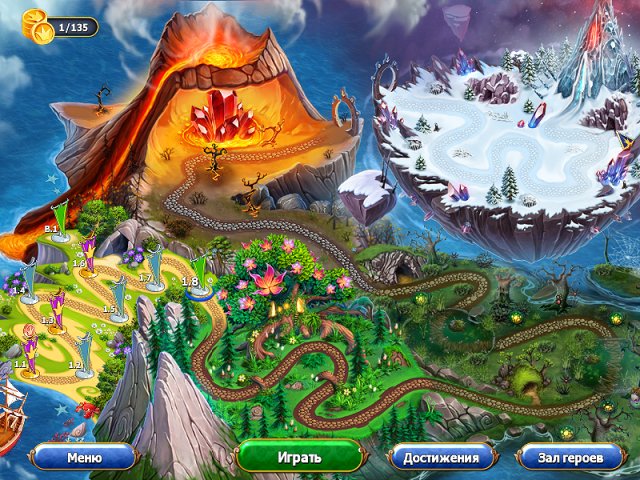This screenshot has width=640, height=480.
Task: Choose level 1.5 flag marker
Action: [120, 298]
